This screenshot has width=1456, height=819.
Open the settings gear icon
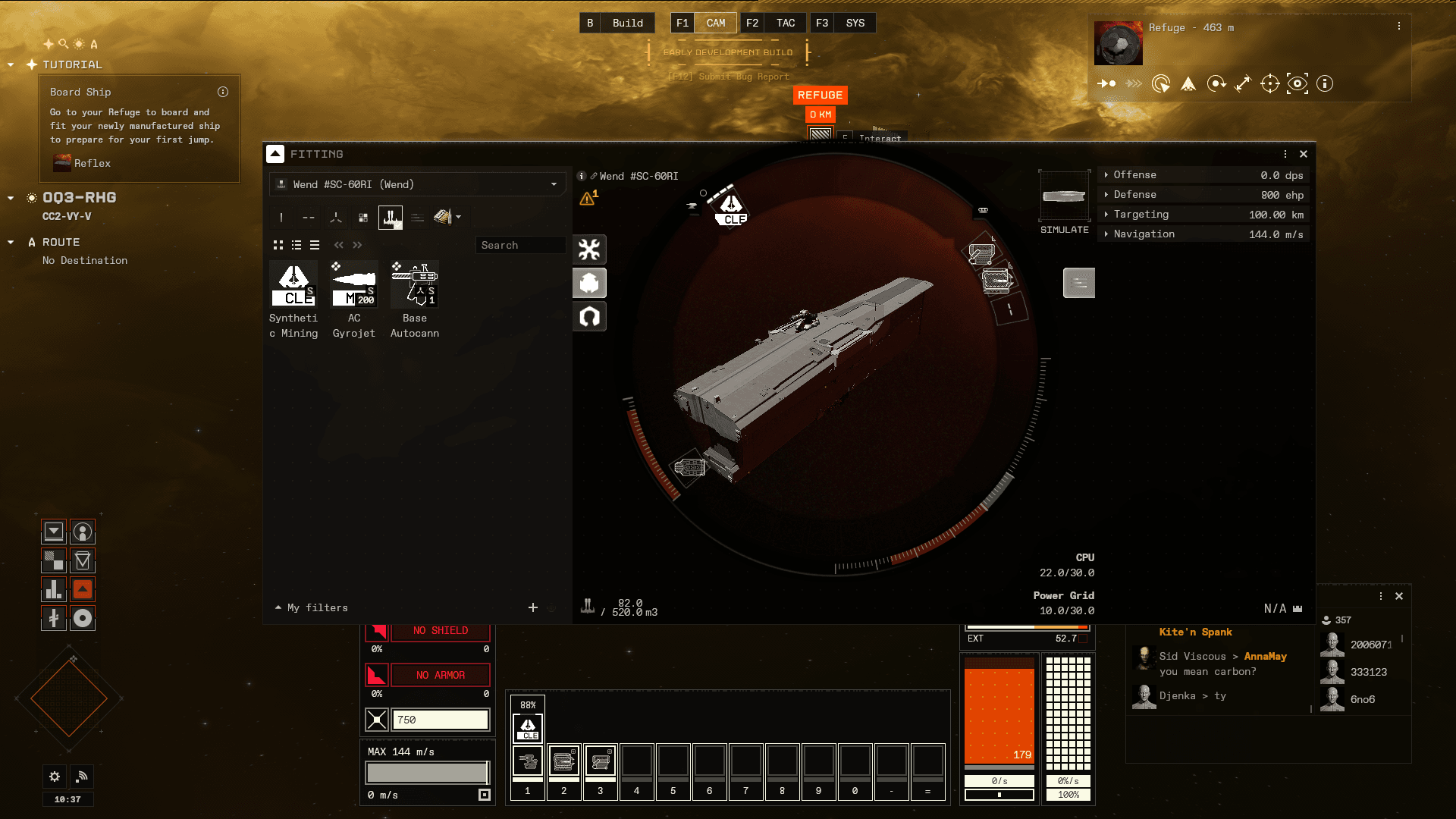click(x=55, y=777)
